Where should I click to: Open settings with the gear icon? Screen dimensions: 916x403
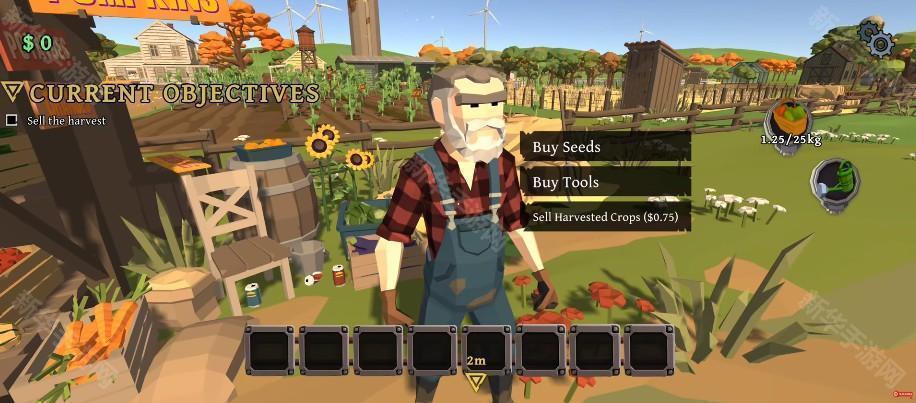click(x=876, y=39)
